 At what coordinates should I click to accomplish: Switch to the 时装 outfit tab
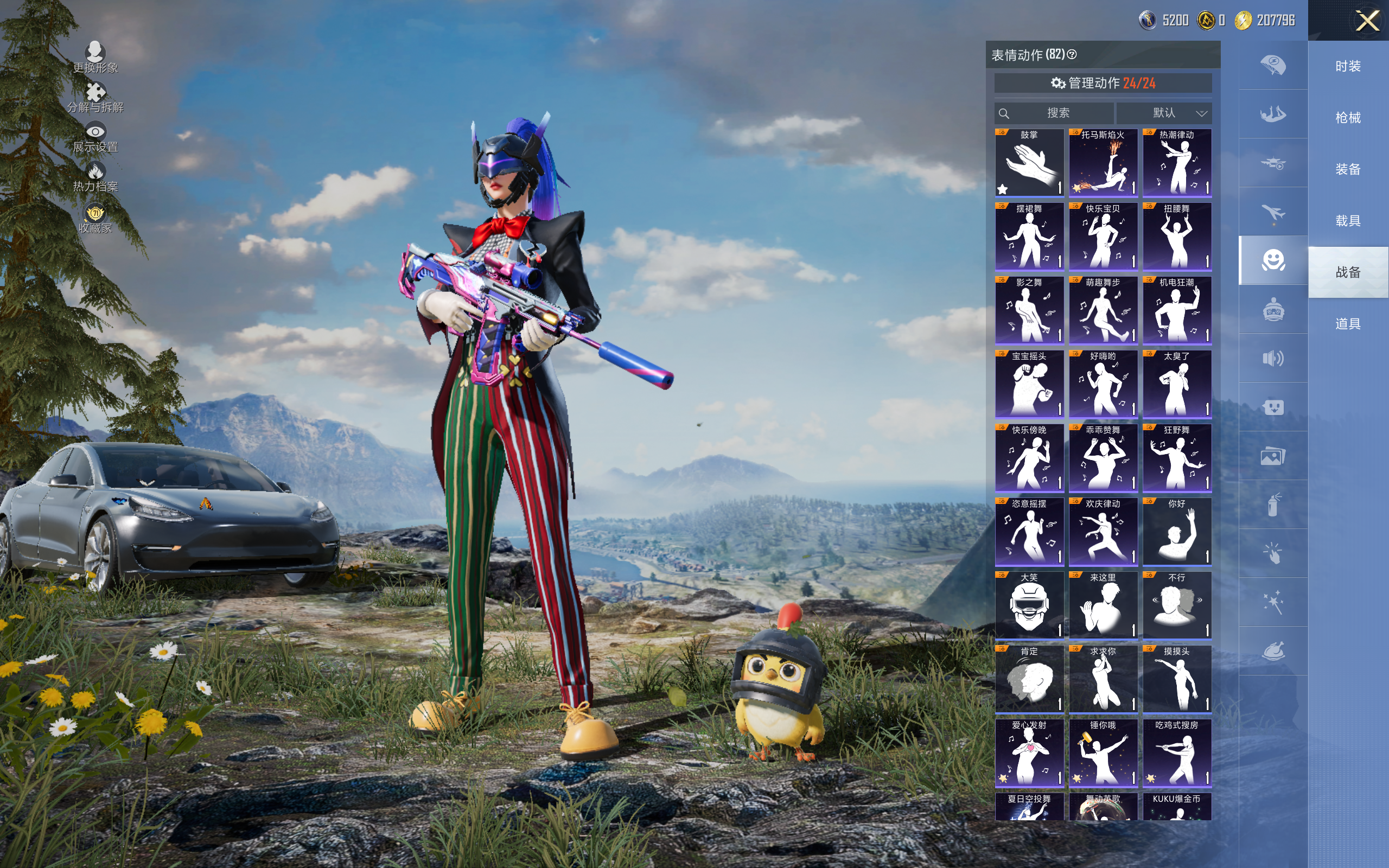point(1348,67)
